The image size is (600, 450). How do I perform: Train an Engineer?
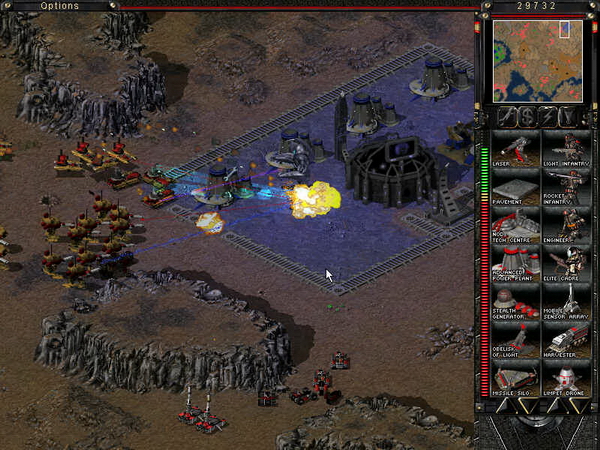click(565, 227)
